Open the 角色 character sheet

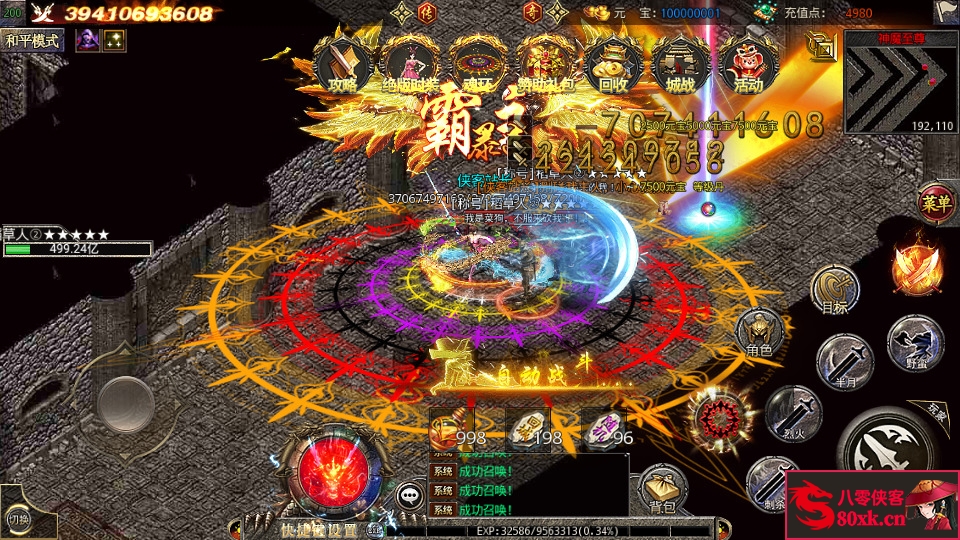tap(759, 332)
